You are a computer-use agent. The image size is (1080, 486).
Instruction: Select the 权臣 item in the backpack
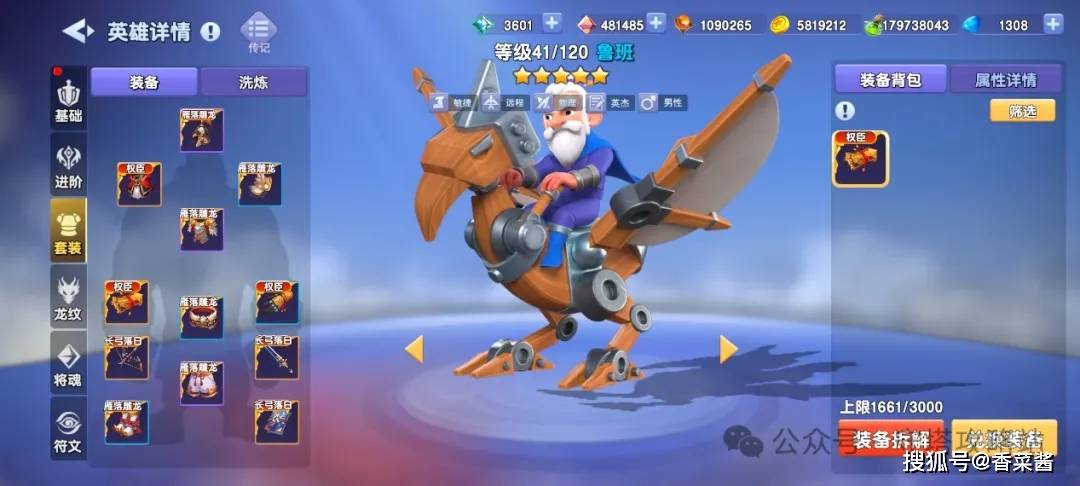click(860, 159)
